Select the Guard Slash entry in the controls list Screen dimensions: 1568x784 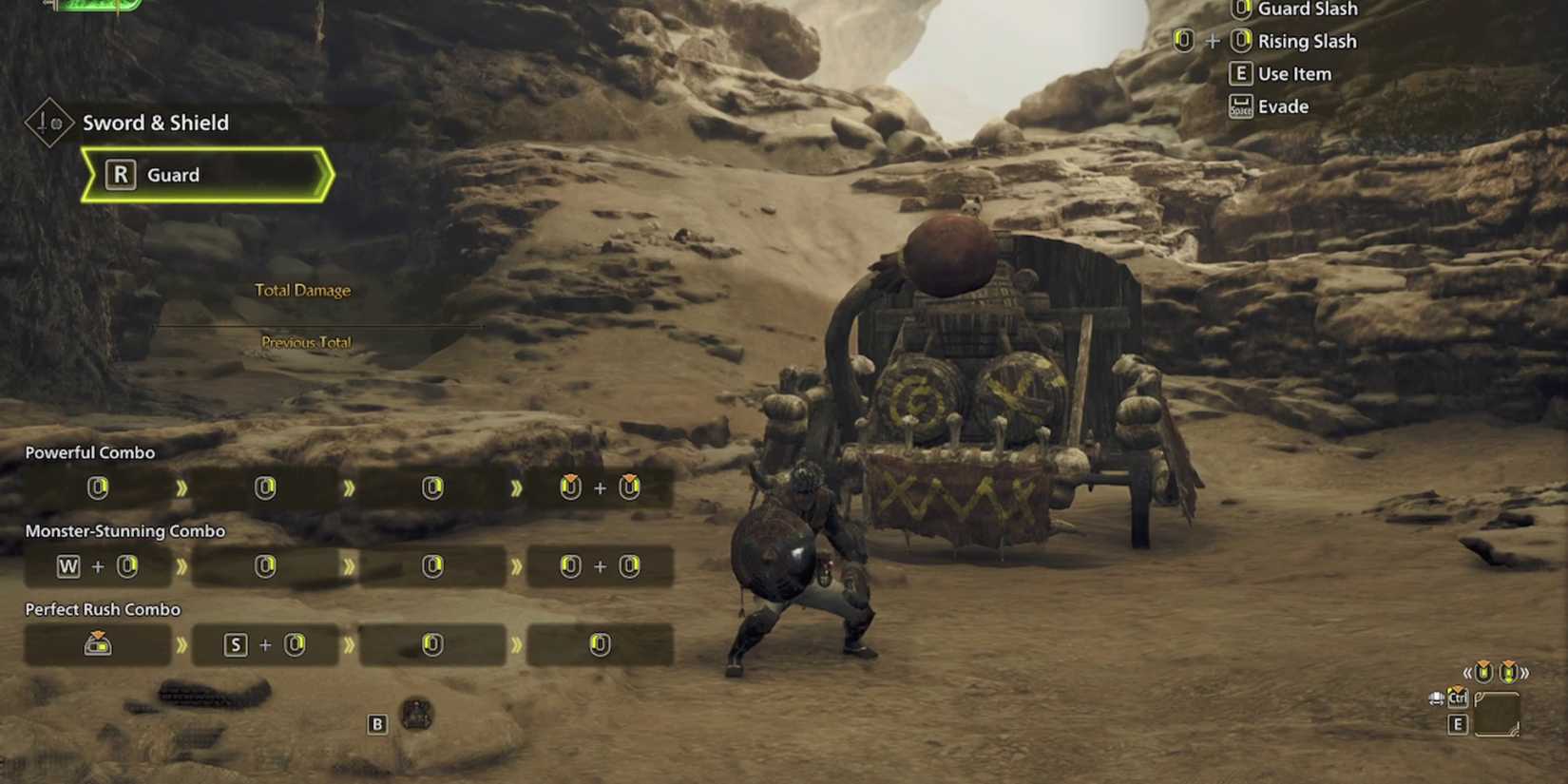[x=1307, y=10]
